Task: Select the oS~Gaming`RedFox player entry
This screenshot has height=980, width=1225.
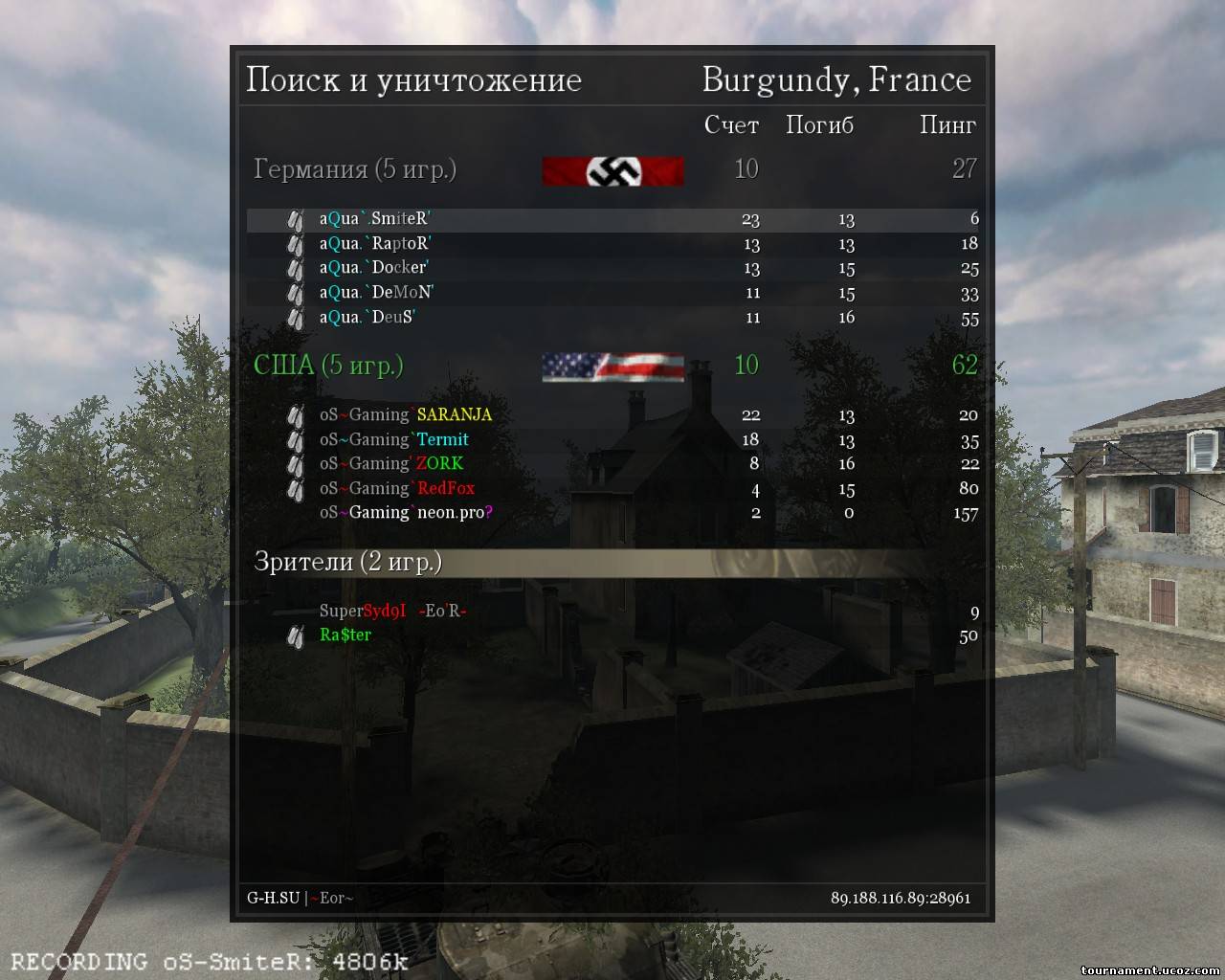Action: tap(396, 489)
